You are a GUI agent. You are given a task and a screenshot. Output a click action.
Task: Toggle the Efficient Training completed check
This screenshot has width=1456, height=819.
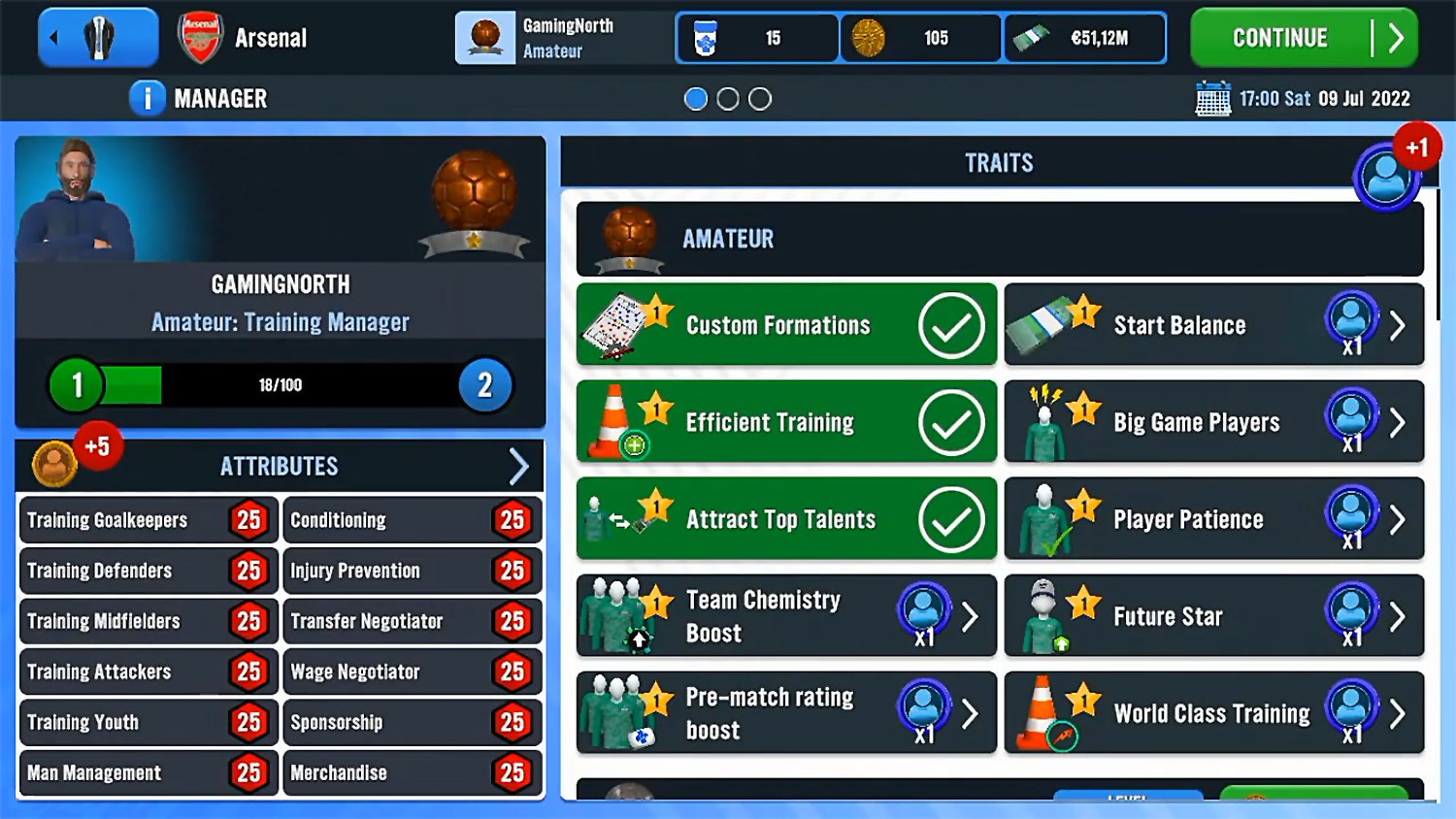(x=953, y=422)
